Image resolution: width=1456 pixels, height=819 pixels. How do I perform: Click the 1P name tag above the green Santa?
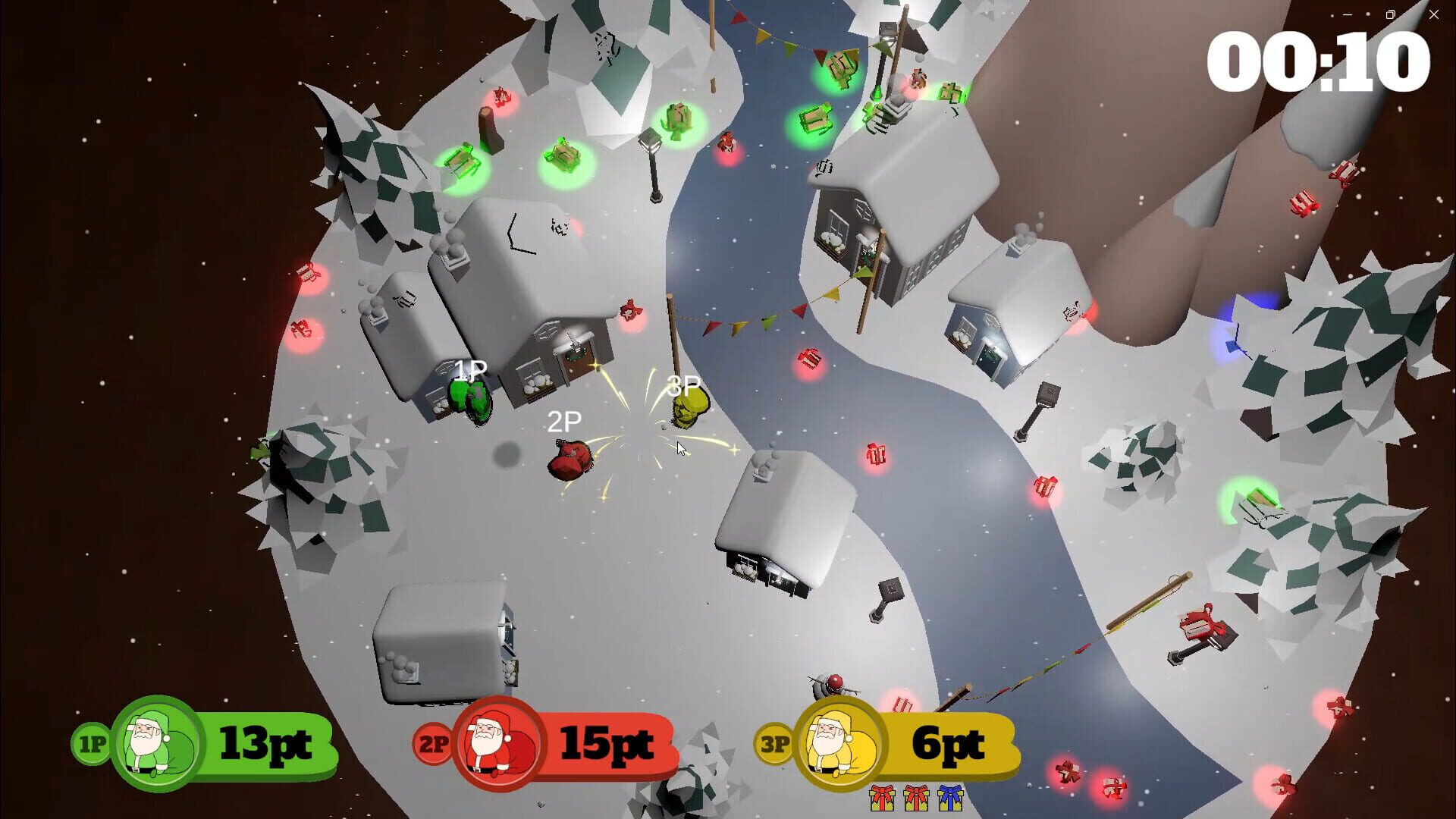click(469, 369)
